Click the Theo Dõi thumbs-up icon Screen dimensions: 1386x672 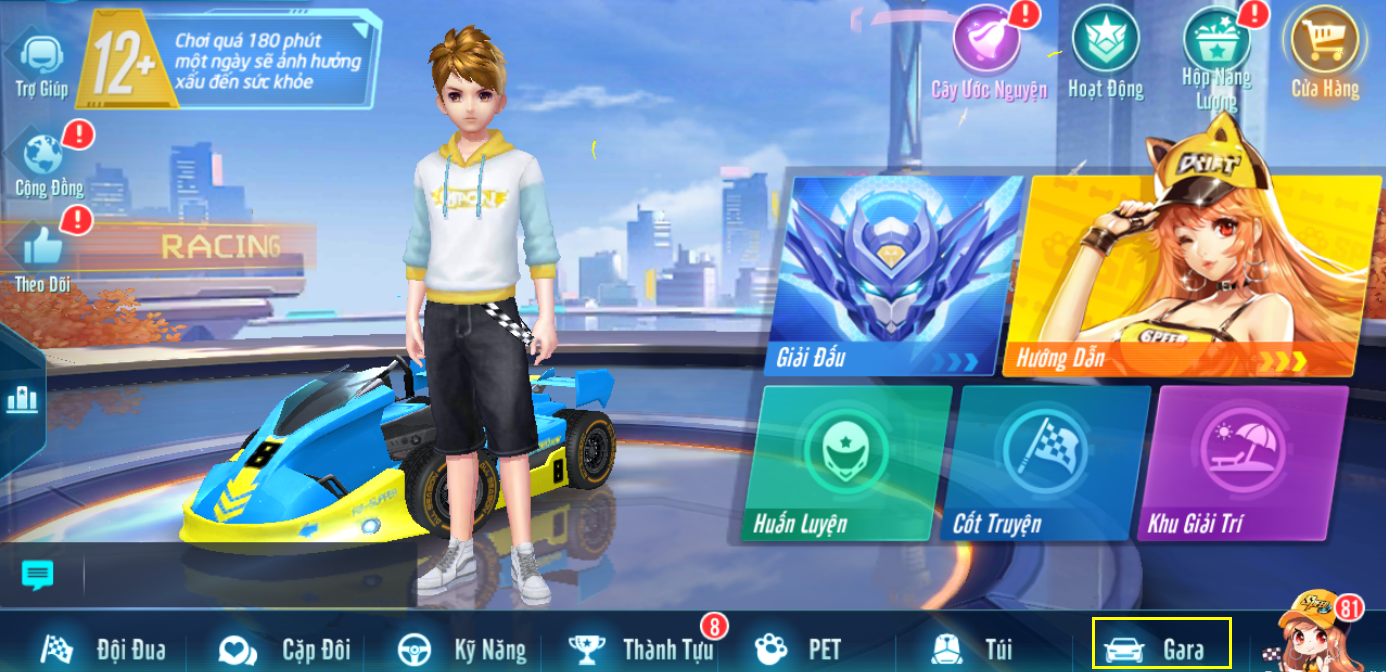pyautogui.click(x=43, y=247)
